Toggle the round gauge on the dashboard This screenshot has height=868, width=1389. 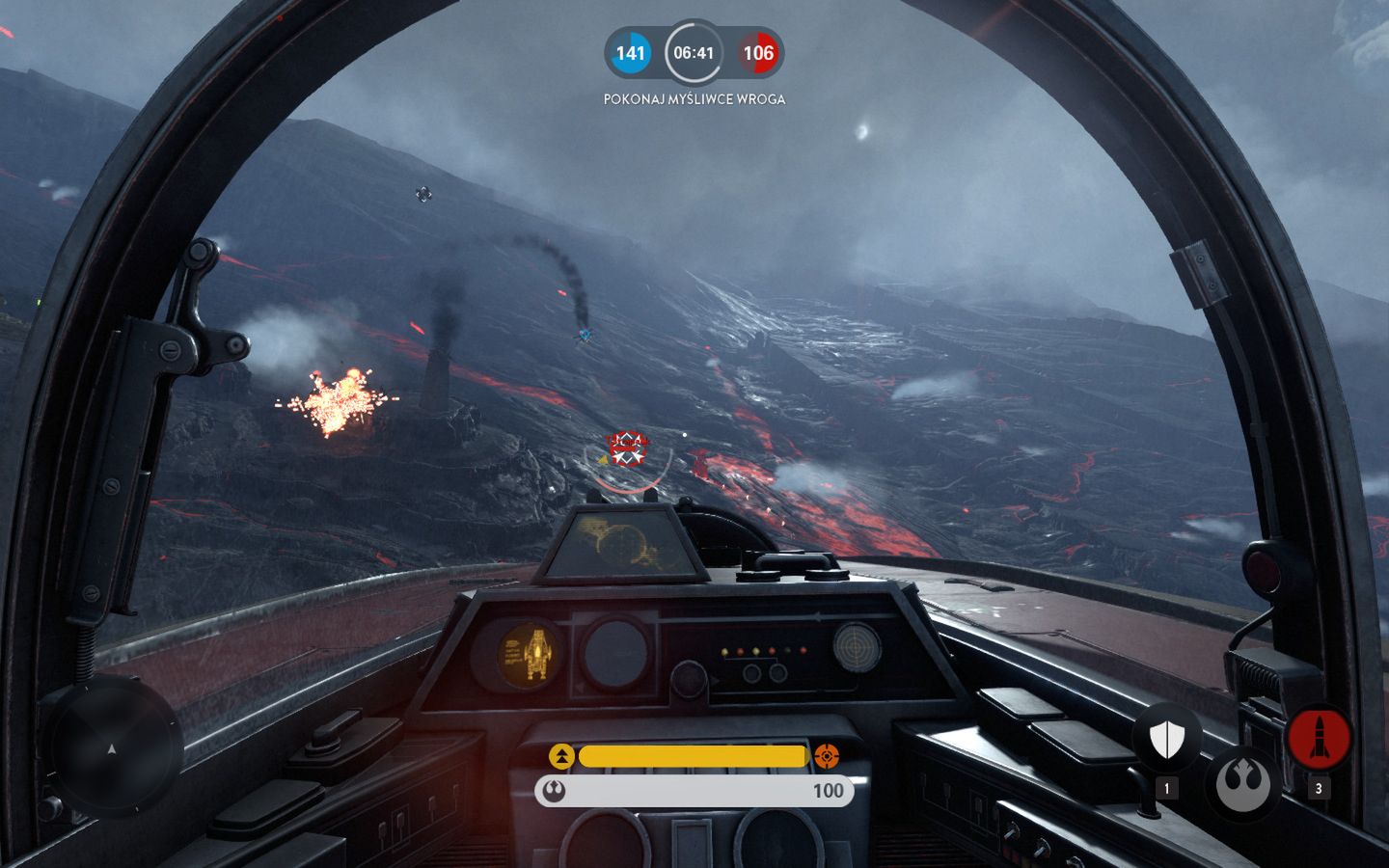[x=615, y=652]
